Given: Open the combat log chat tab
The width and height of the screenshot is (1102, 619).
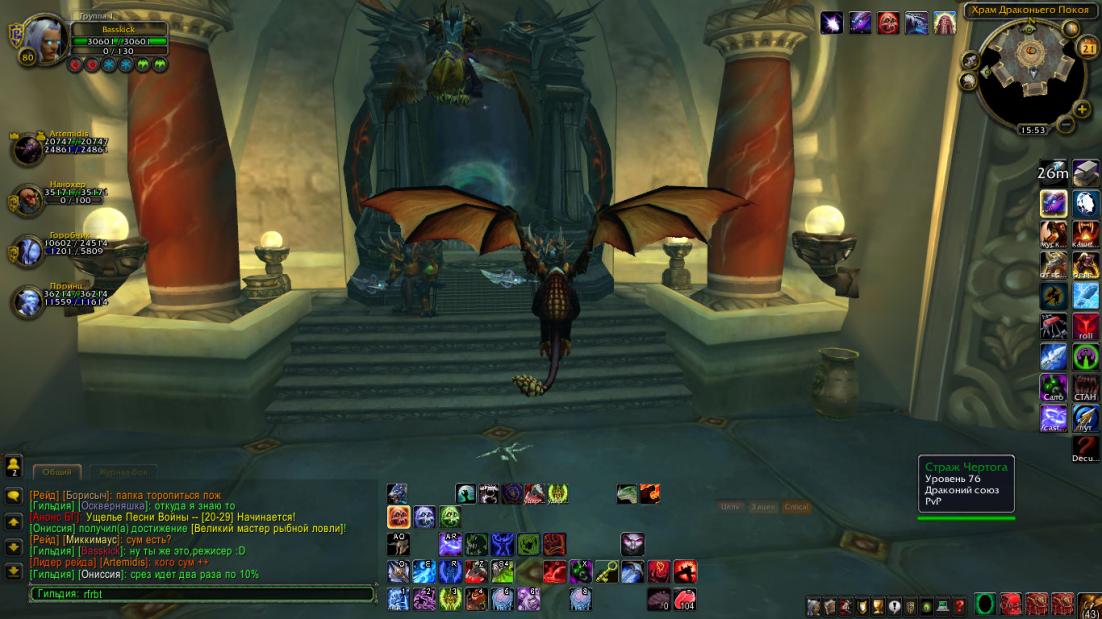Looking at the screenshot, I should coord(122,472).
